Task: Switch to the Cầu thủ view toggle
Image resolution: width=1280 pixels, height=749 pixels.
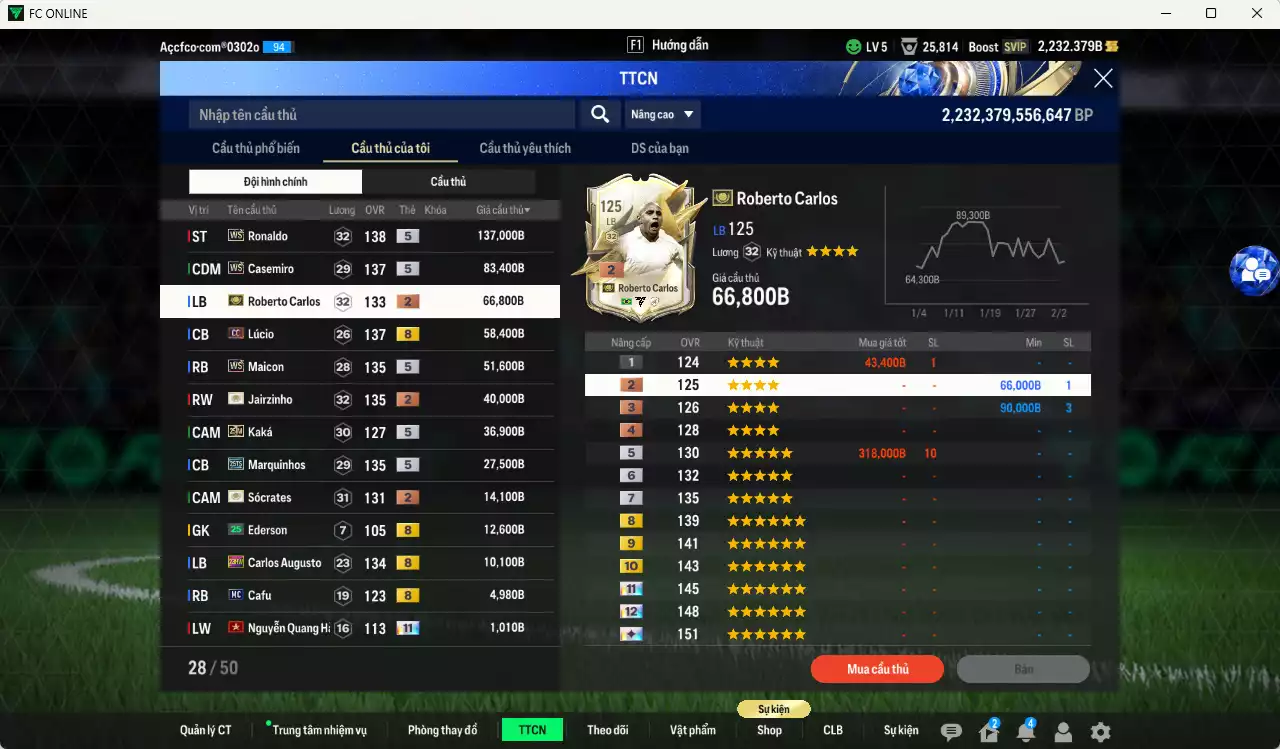Action: (447, 181)
